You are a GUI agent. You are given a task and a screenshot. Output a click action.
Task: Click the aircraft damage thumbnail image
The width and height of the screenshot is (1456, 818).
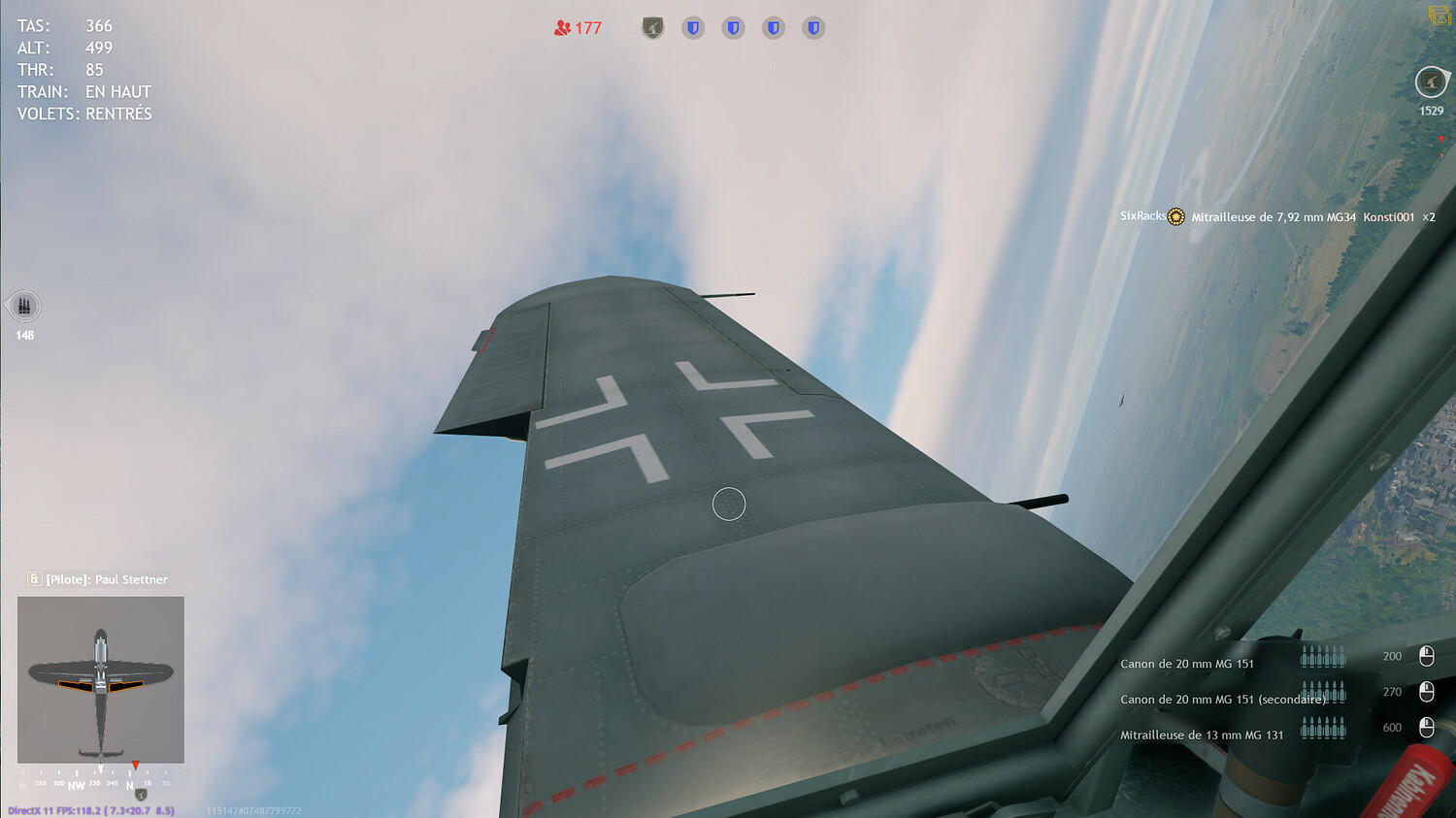point(100,679)
